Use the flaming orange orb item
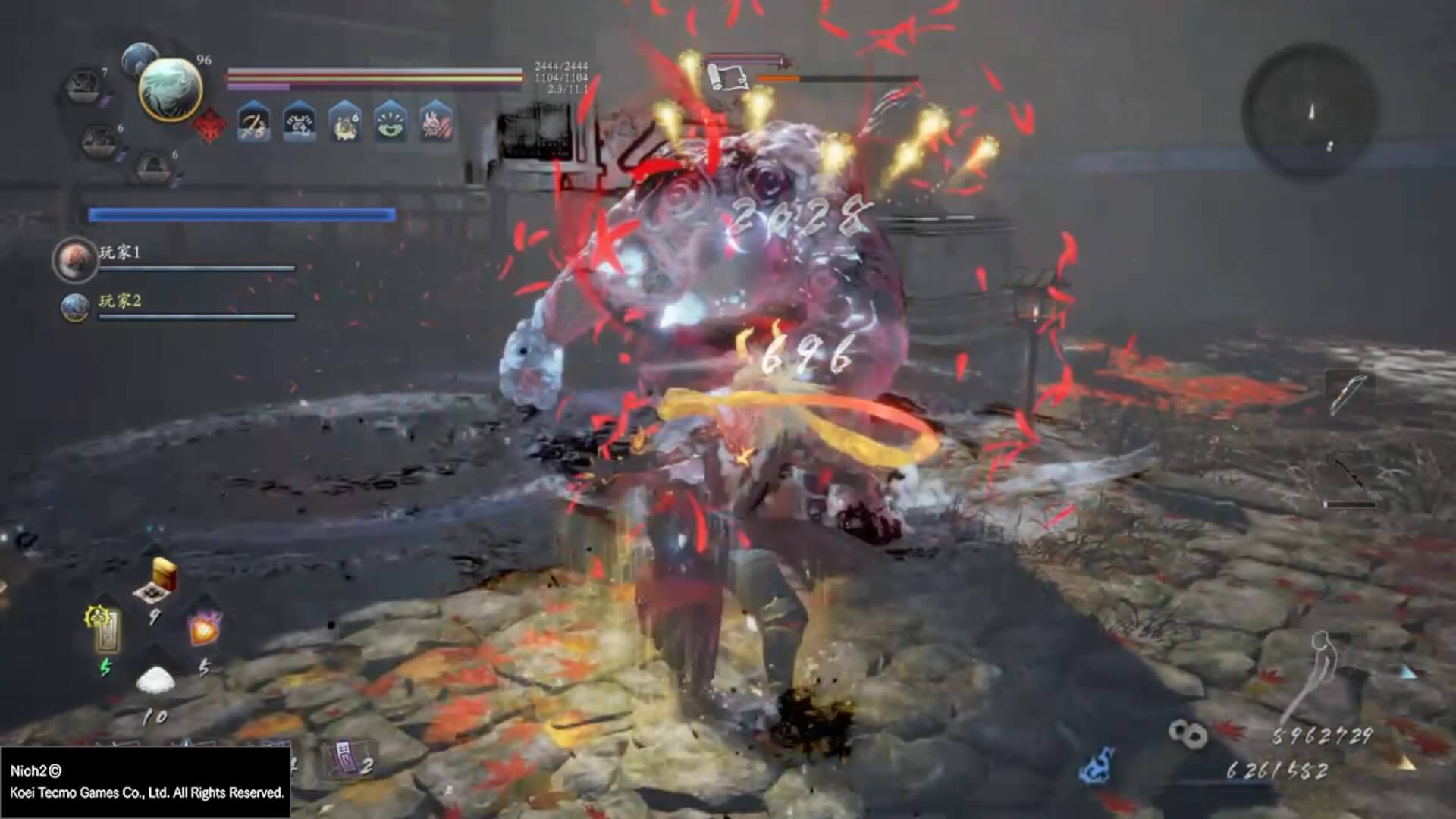 (203, 629)
